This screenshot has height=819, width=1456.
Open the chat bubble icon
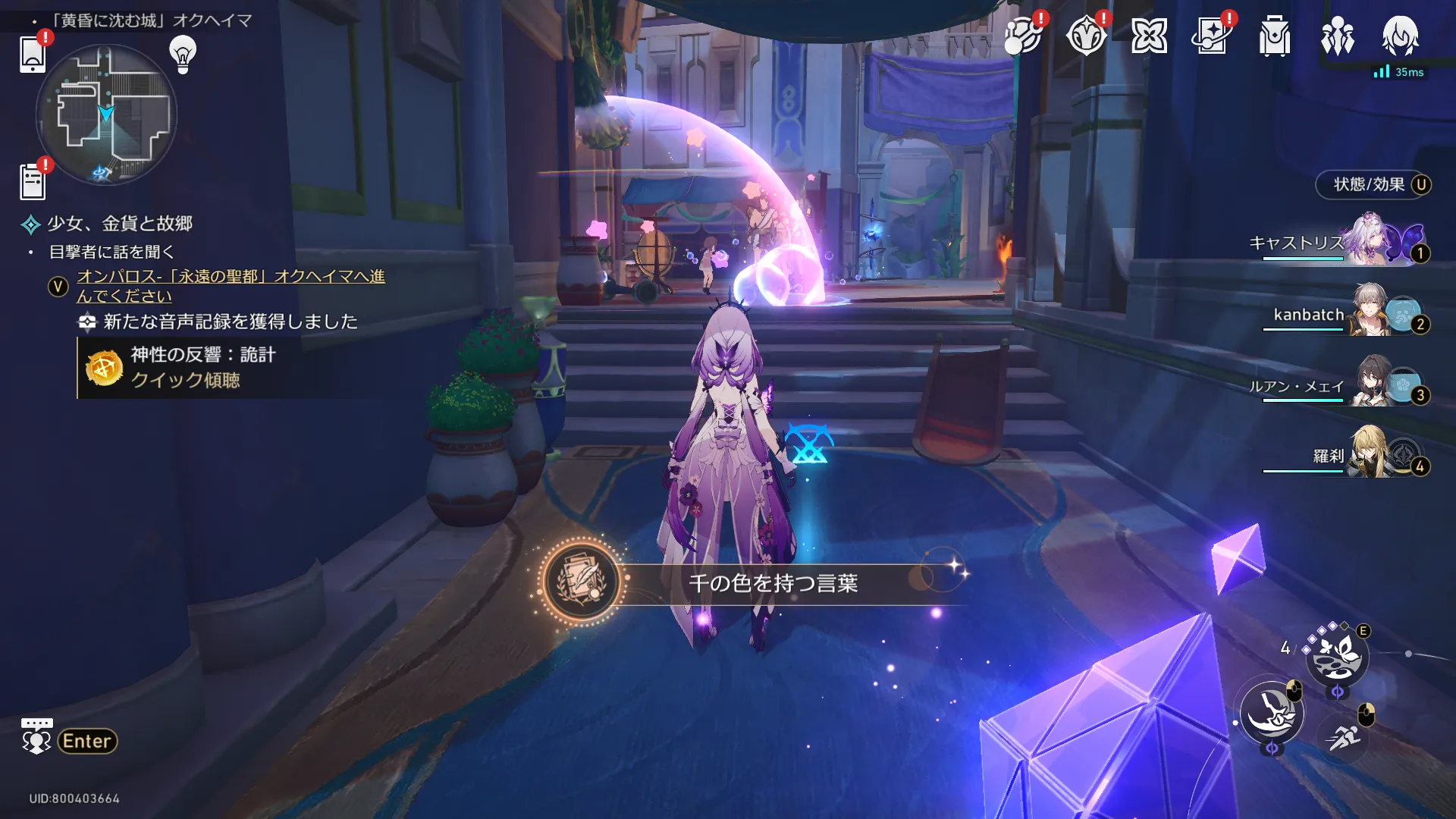[x=36, y=736]
